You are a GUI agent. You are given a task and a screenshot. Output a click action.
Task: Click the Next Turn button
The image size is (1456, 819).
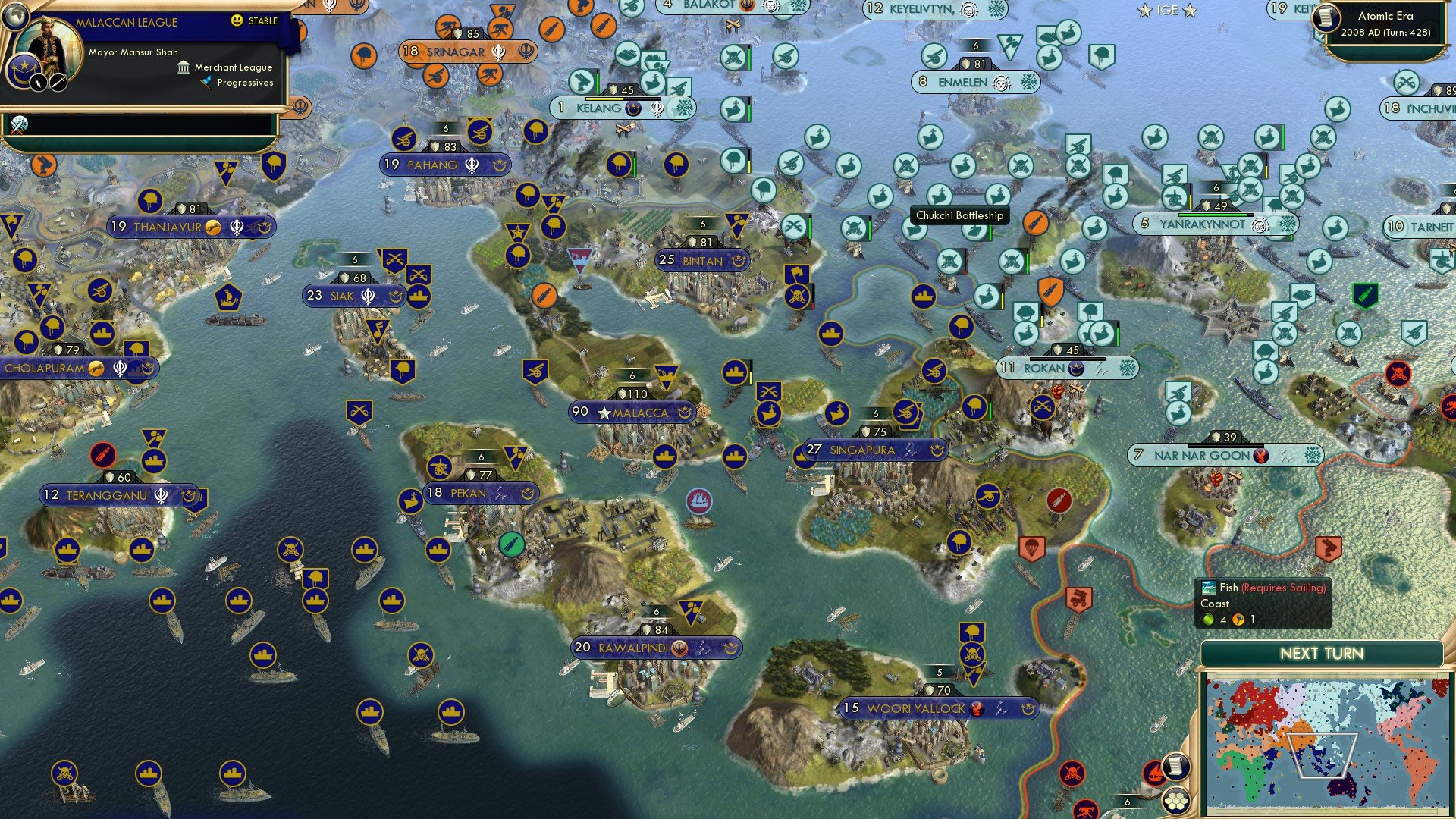[x=1321, y=652]
